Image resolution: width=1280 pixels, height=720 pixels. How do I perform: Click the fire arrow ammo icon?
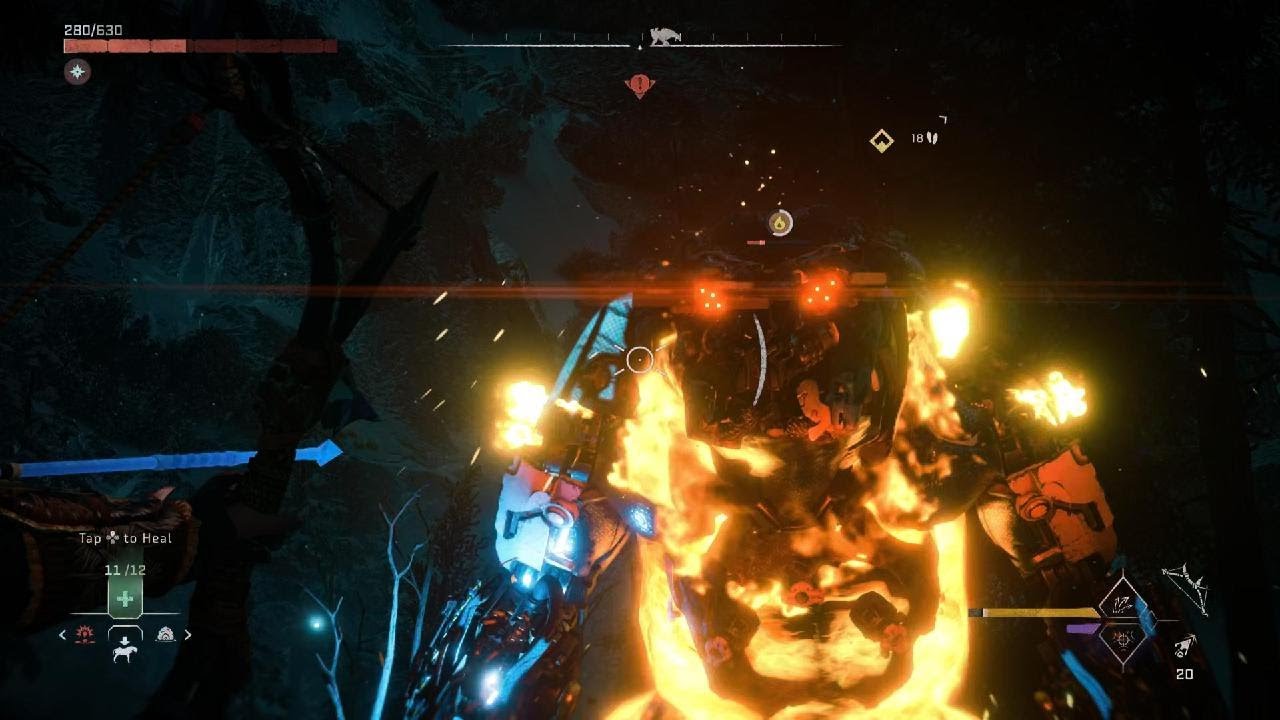[x=1186, y=648]
